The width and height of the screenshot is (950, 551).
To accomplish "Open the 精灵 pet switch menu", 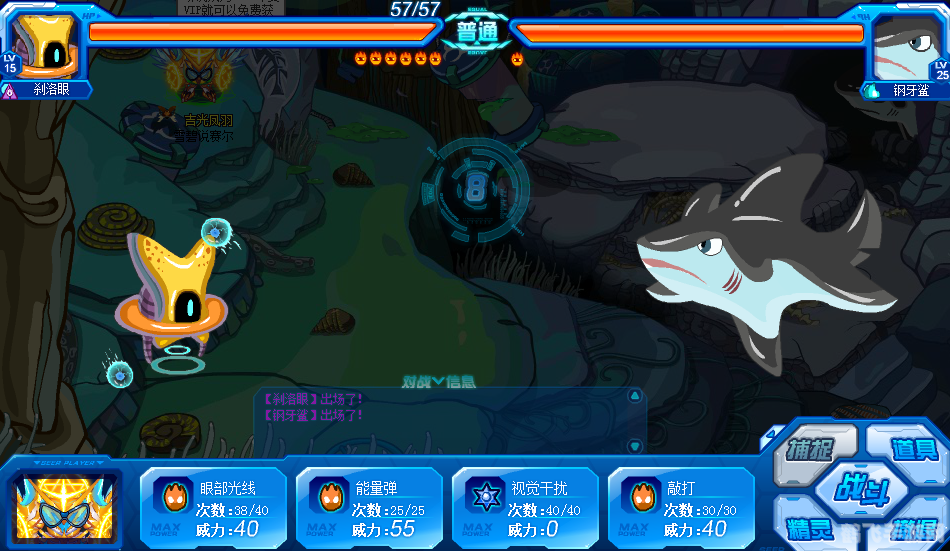I will tap(809, 527).
